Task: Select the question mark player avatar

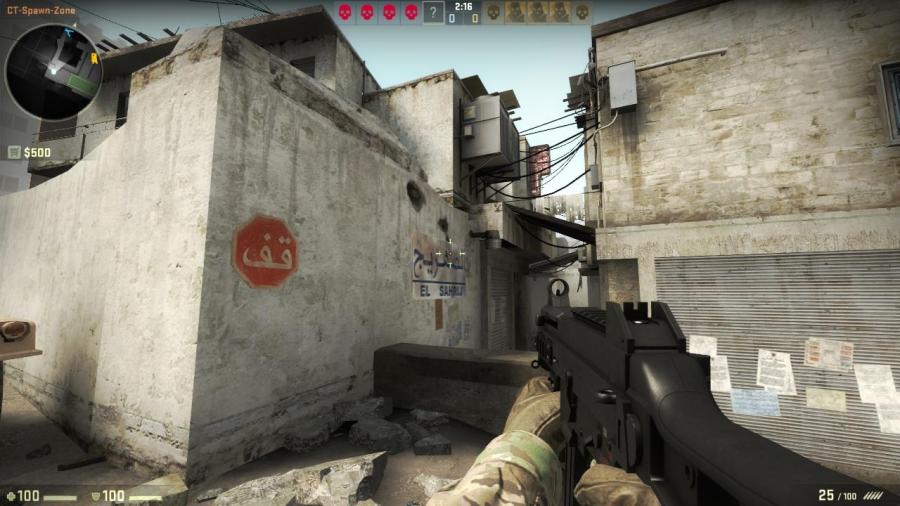Action: [x=432, y=13]
